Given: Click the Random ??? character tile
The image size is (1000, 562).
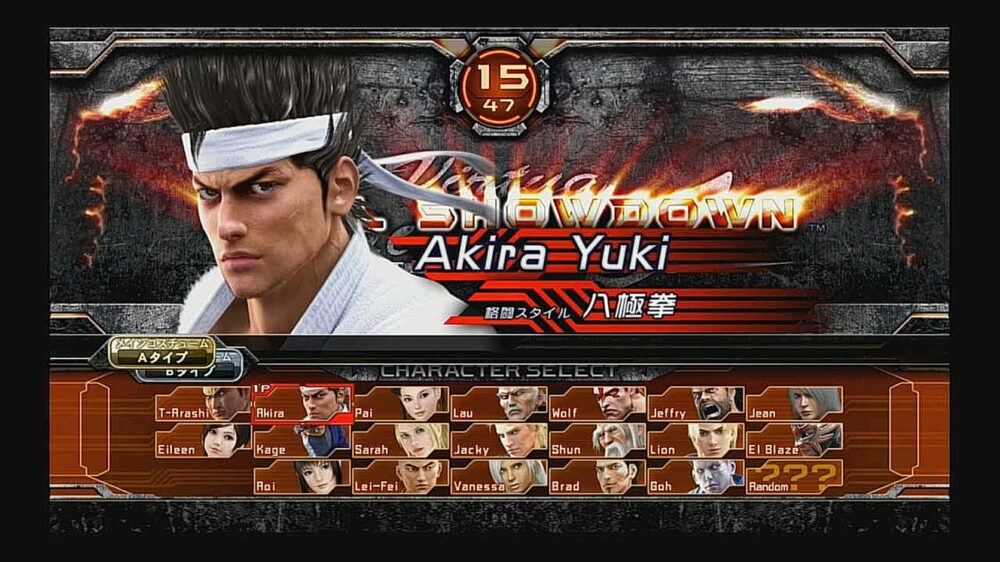Looking at the screenshot, I should pyautogui.click(x=794, y=477).
